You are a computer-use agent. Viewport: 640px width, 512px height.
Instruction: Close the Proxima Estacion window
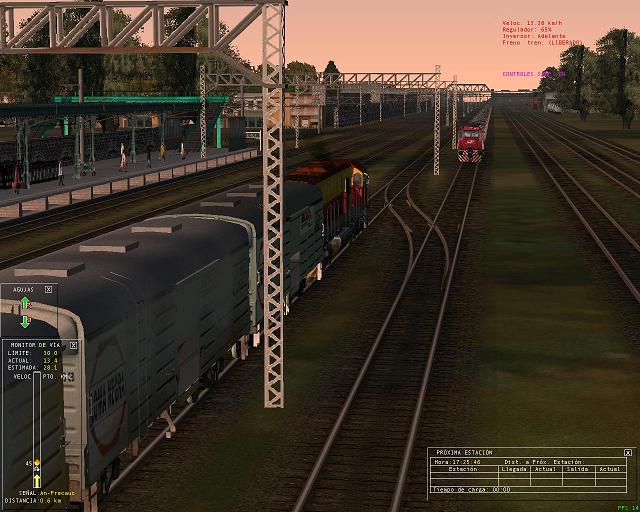[x=628, y=452]
